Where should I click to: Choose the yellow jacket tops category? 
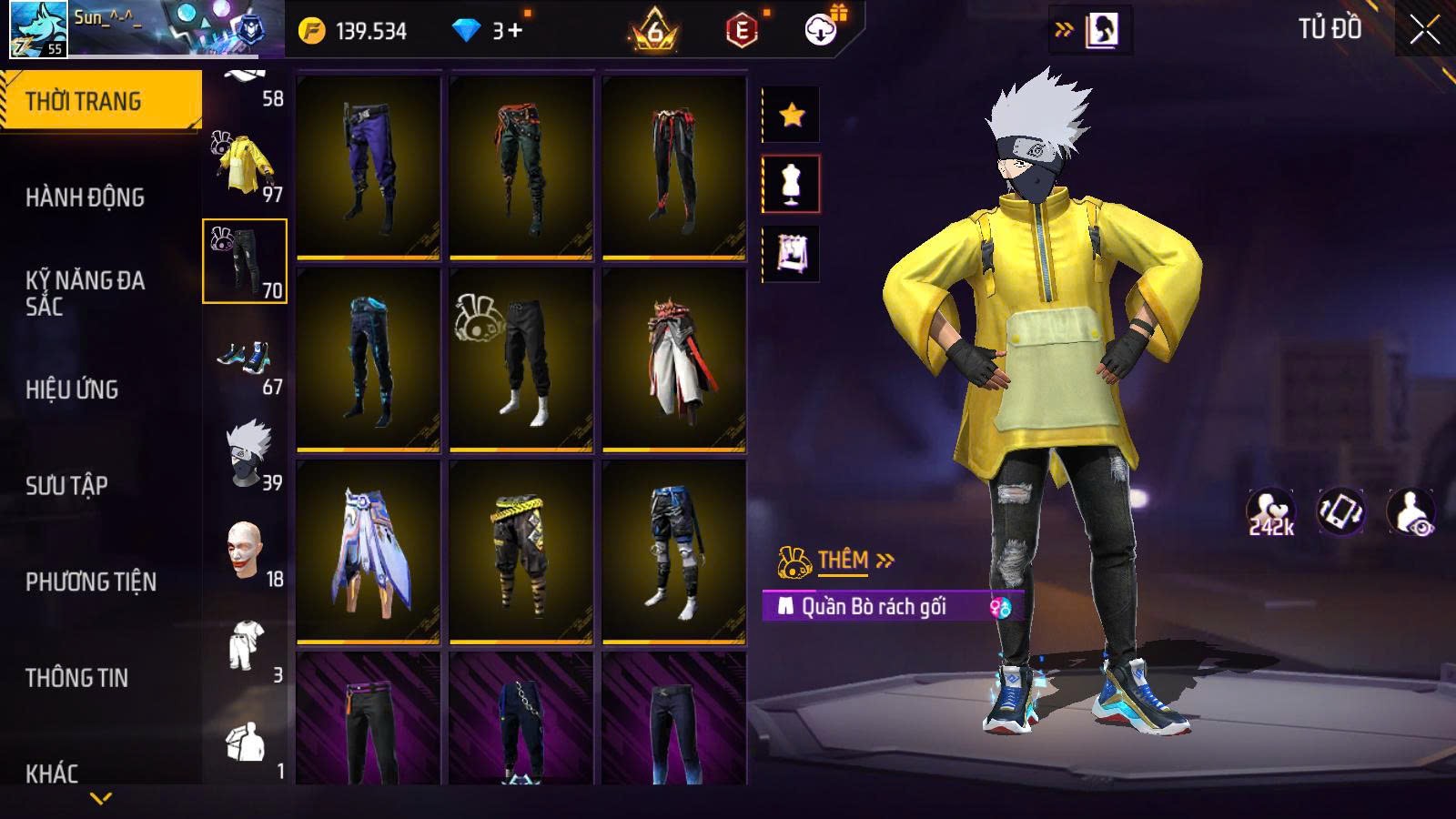coord(244,166)
